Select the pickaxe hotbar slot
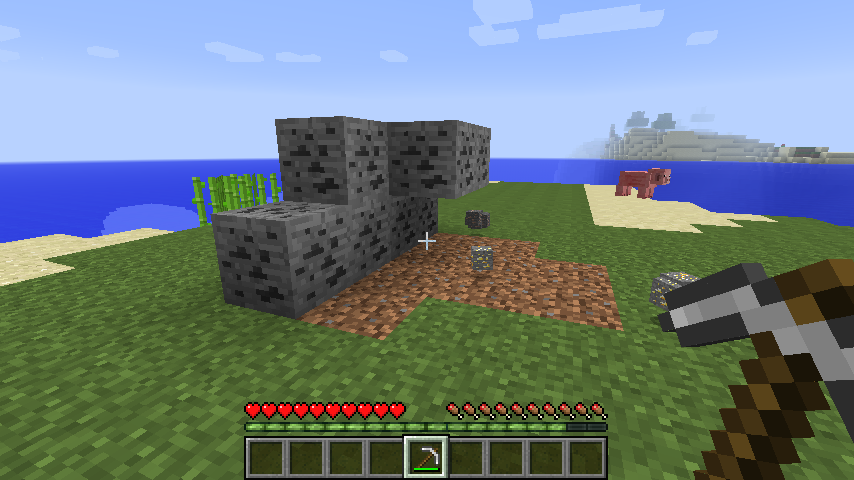The height and width of the screenshot is (480, 854). [x=426, y=457]
